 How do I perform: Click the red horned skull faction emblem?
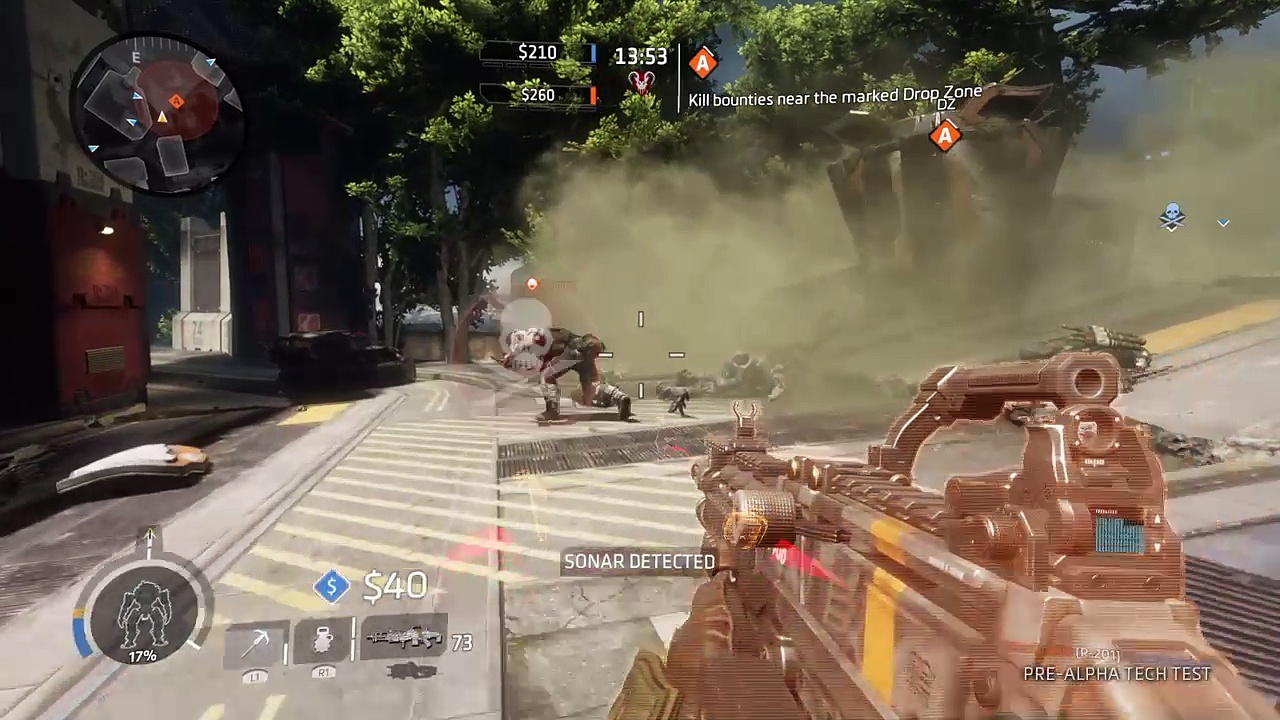click(641, 83)
